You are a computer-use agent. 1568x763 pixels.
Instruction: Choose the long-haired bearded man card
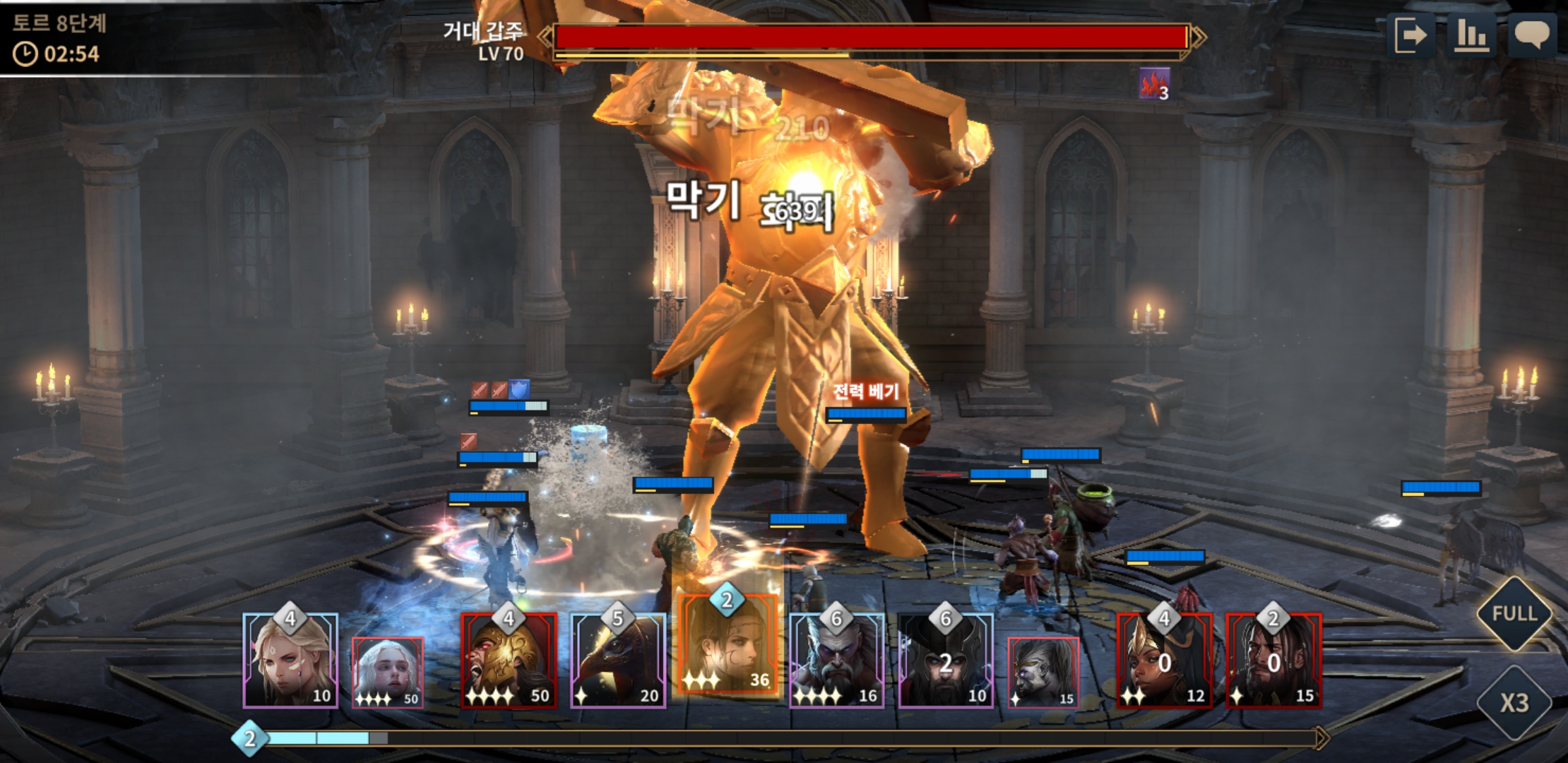click(1273, 661)
